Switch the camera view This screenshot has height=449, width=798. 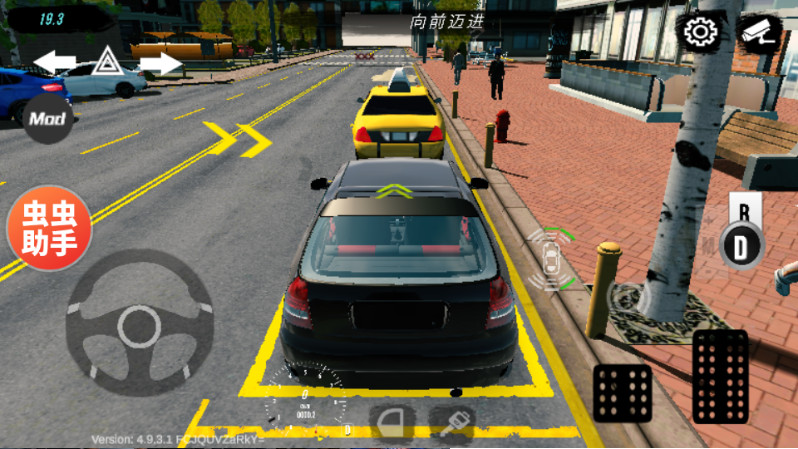pos(760,32)
